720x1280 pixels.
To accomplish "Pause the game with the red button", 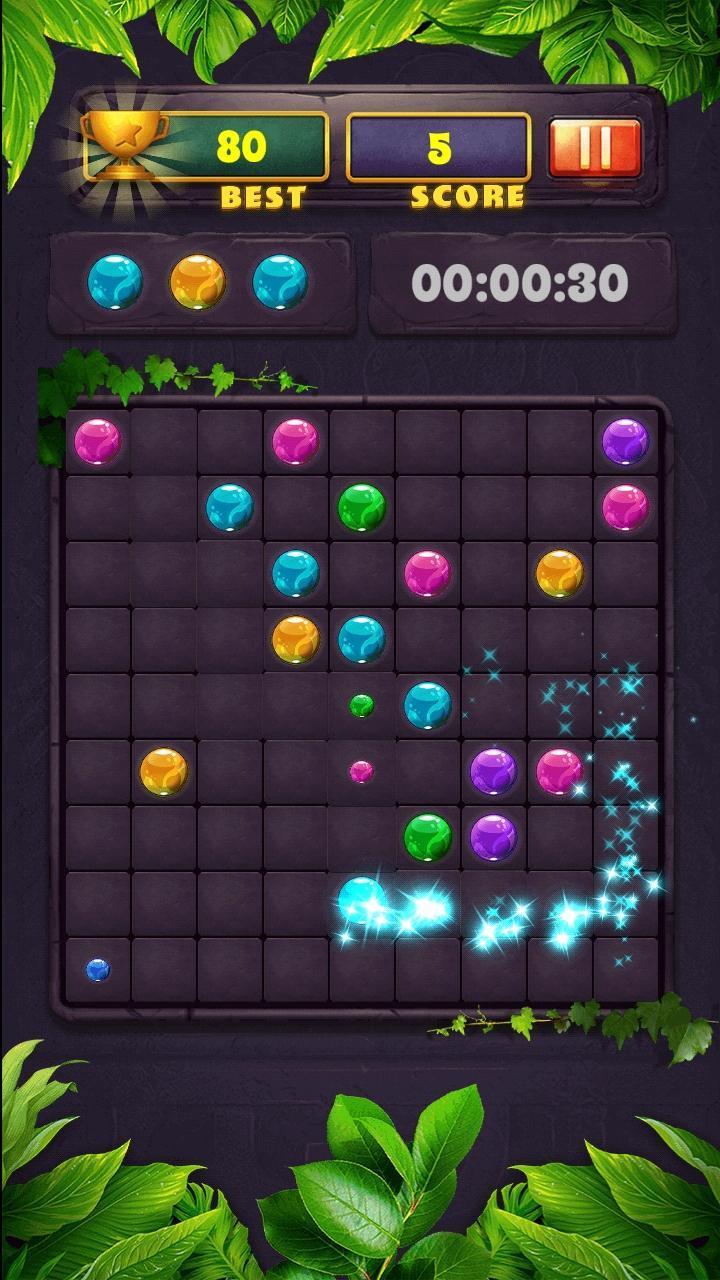I will click(595, 148).
